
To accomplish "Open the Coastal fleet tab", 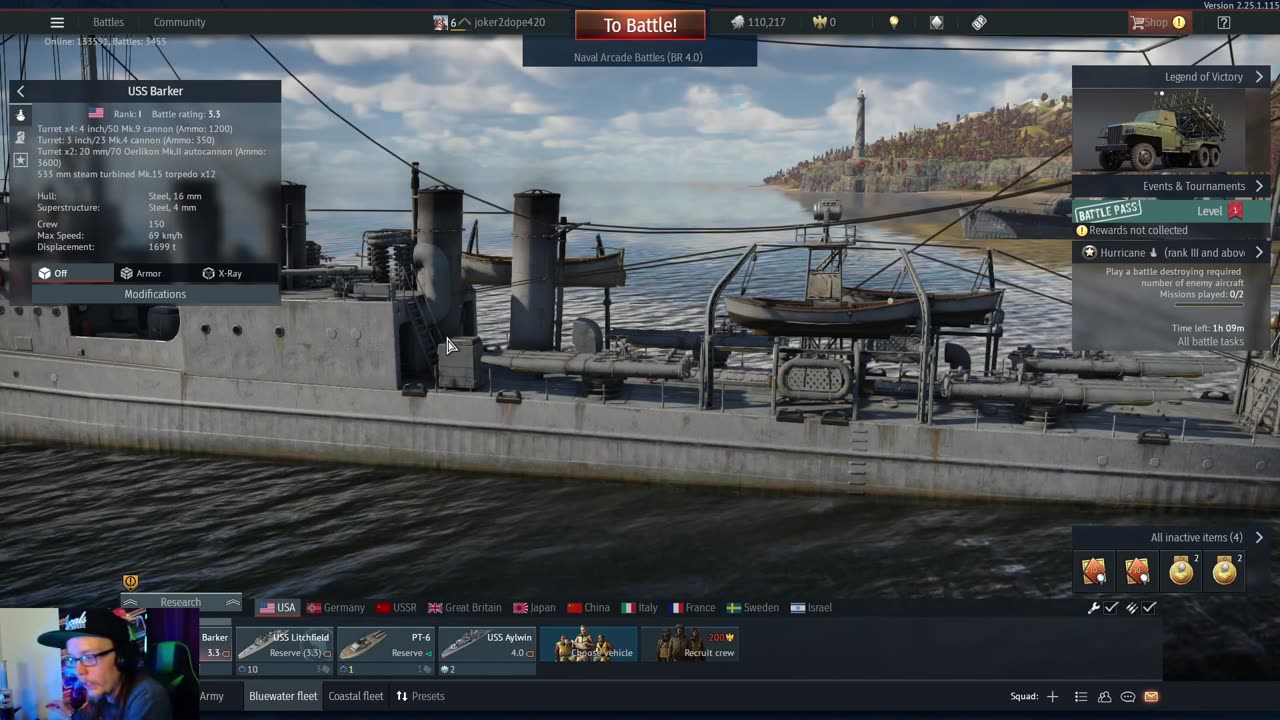I will click(356, 696).
